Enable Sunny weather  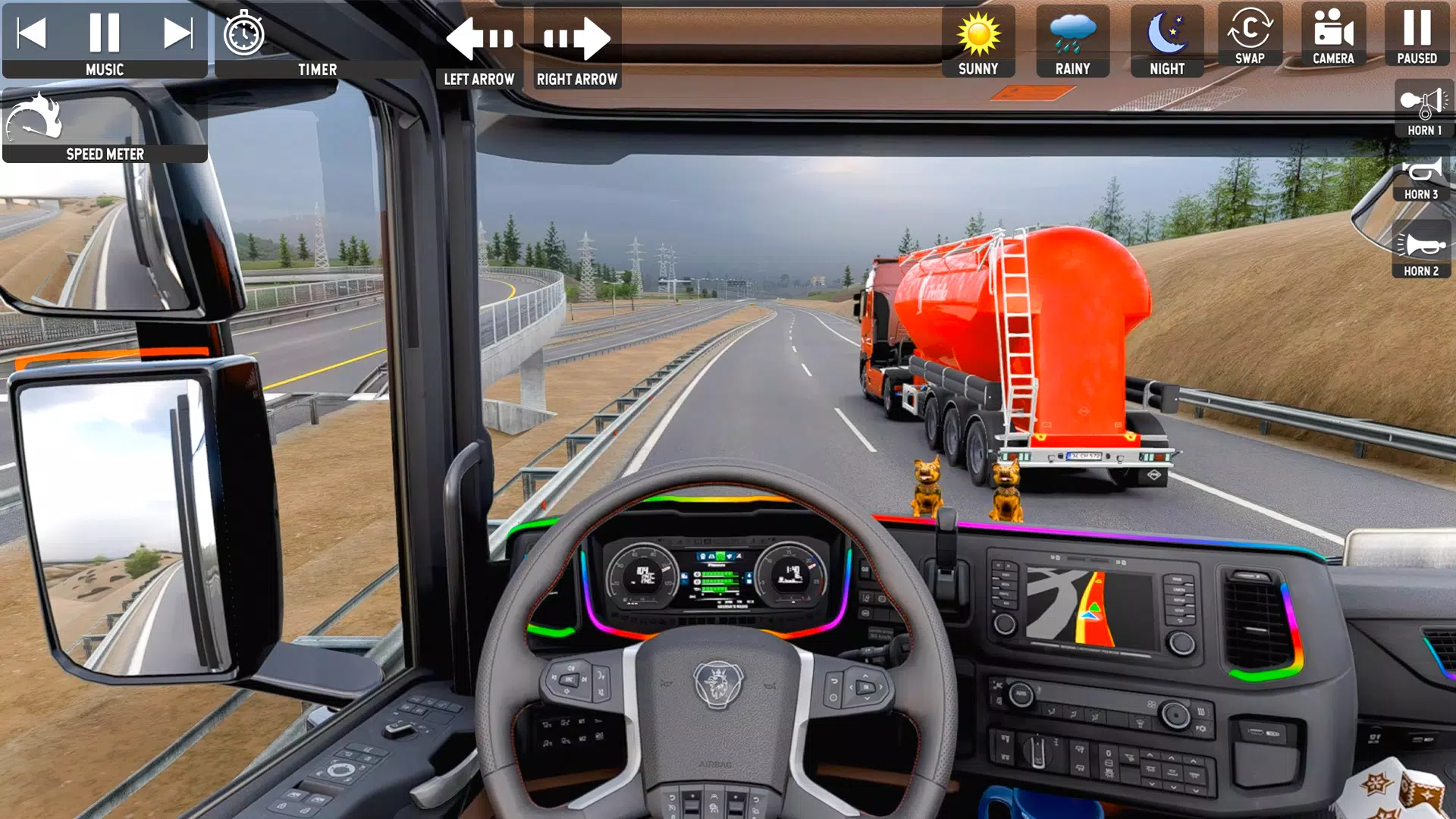point(978,34)
